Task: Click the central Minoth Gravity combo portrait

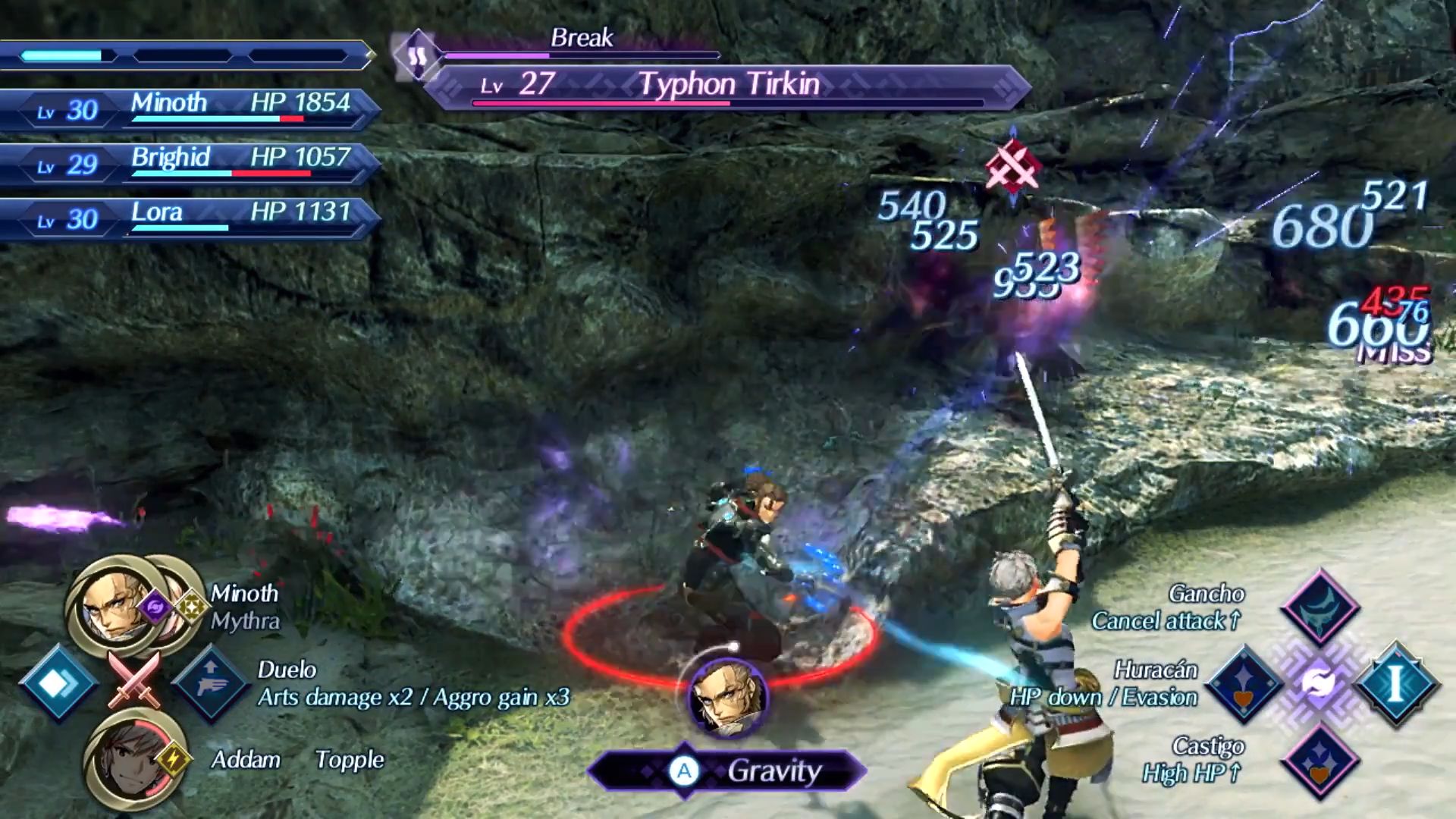Action: (728, 698)
